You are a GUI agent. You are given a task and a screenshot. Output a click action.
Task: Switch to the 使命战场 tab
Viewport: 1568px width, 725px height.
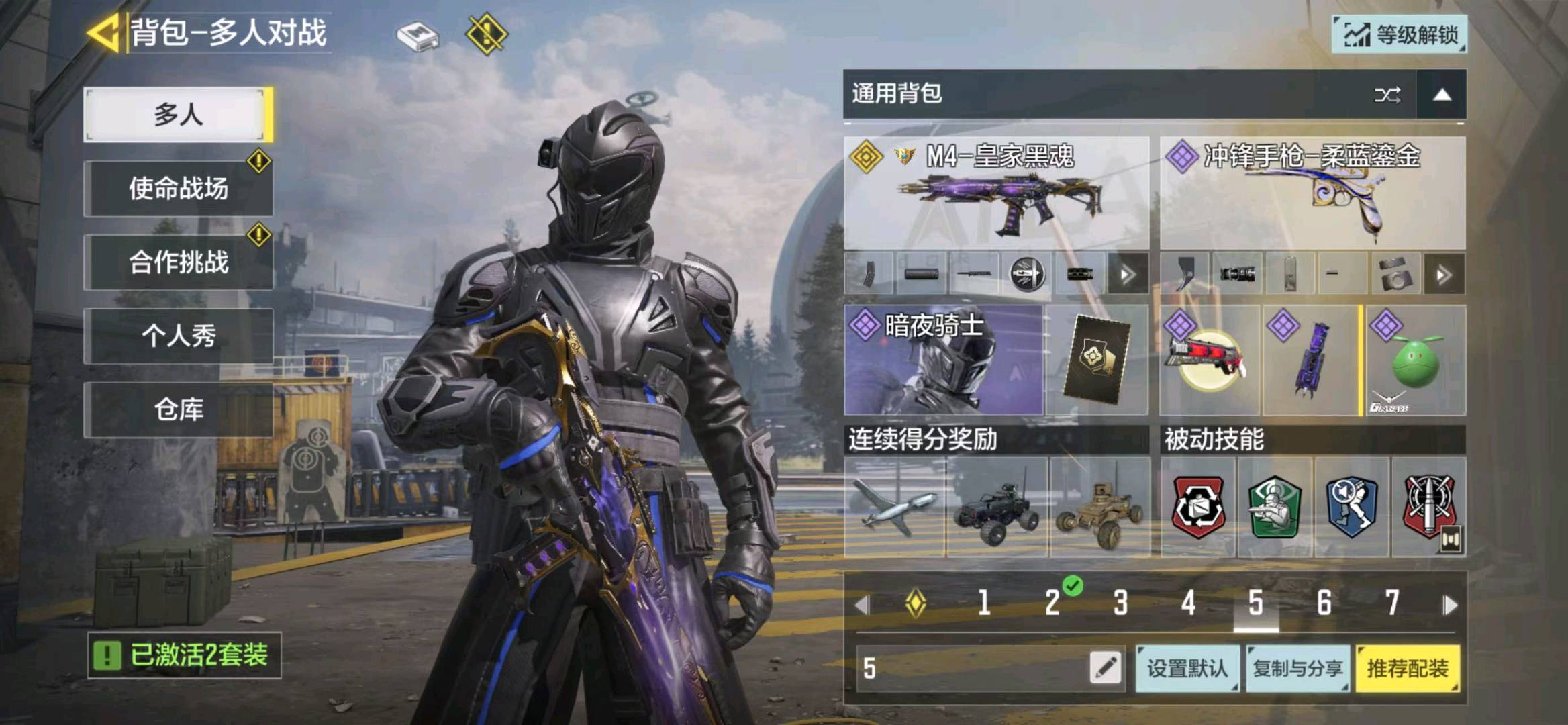pyautogui.click(x=178, y=189)
